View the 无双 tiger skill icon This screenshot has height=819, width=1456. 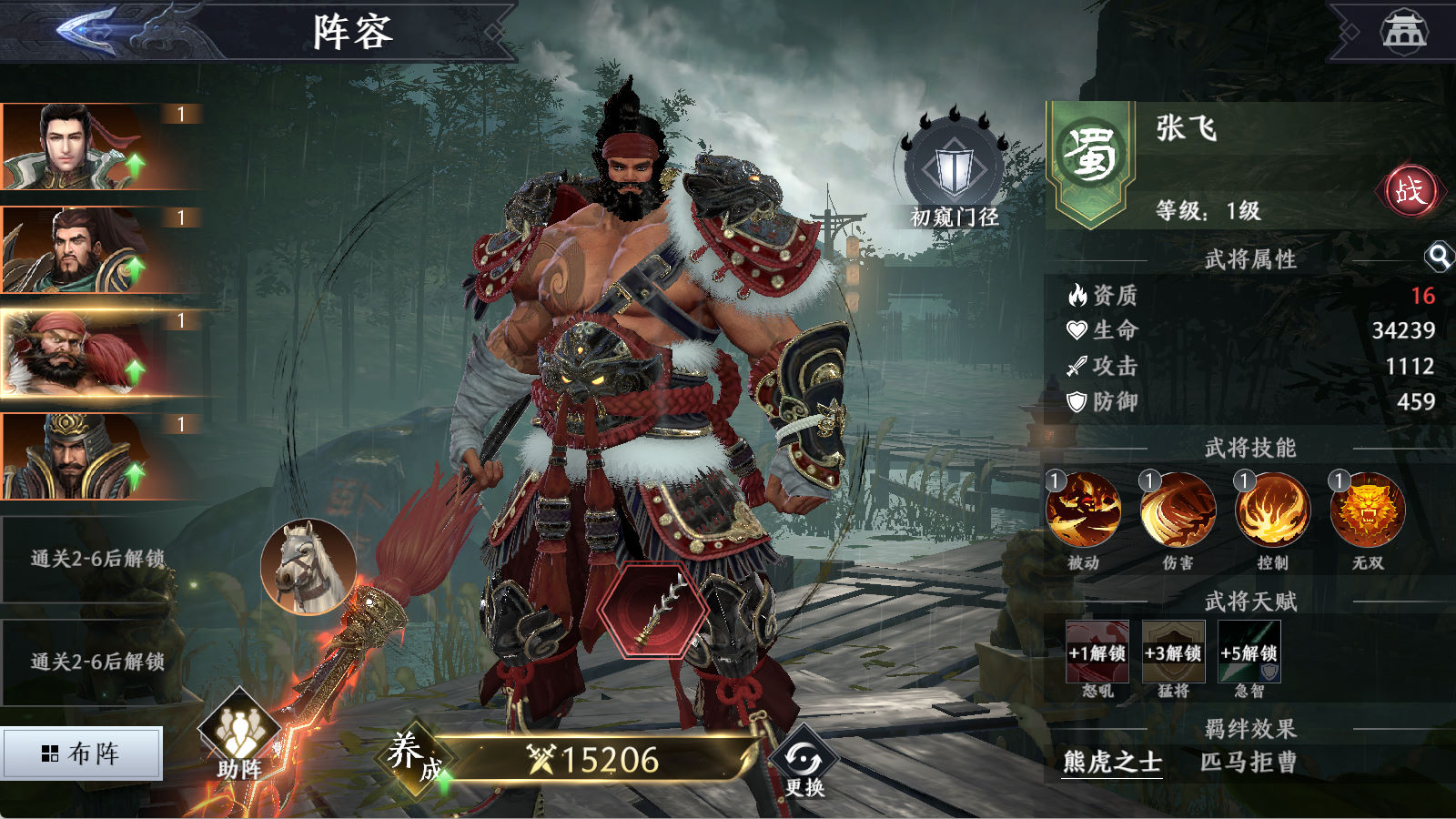click(x=1367, y=511)
